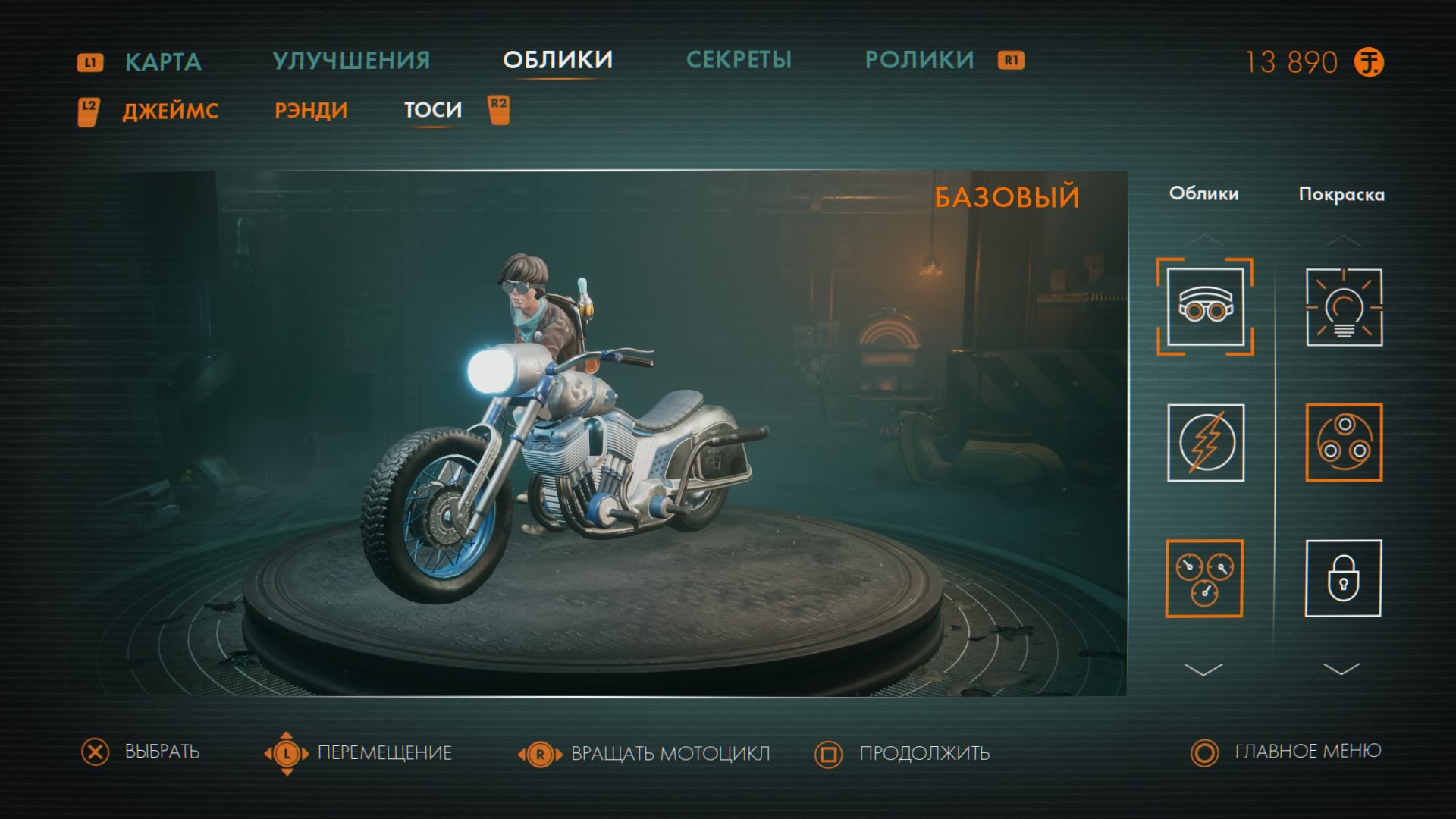
Task: Choose the three-circle paint option
Action: tap(1344, 443)
